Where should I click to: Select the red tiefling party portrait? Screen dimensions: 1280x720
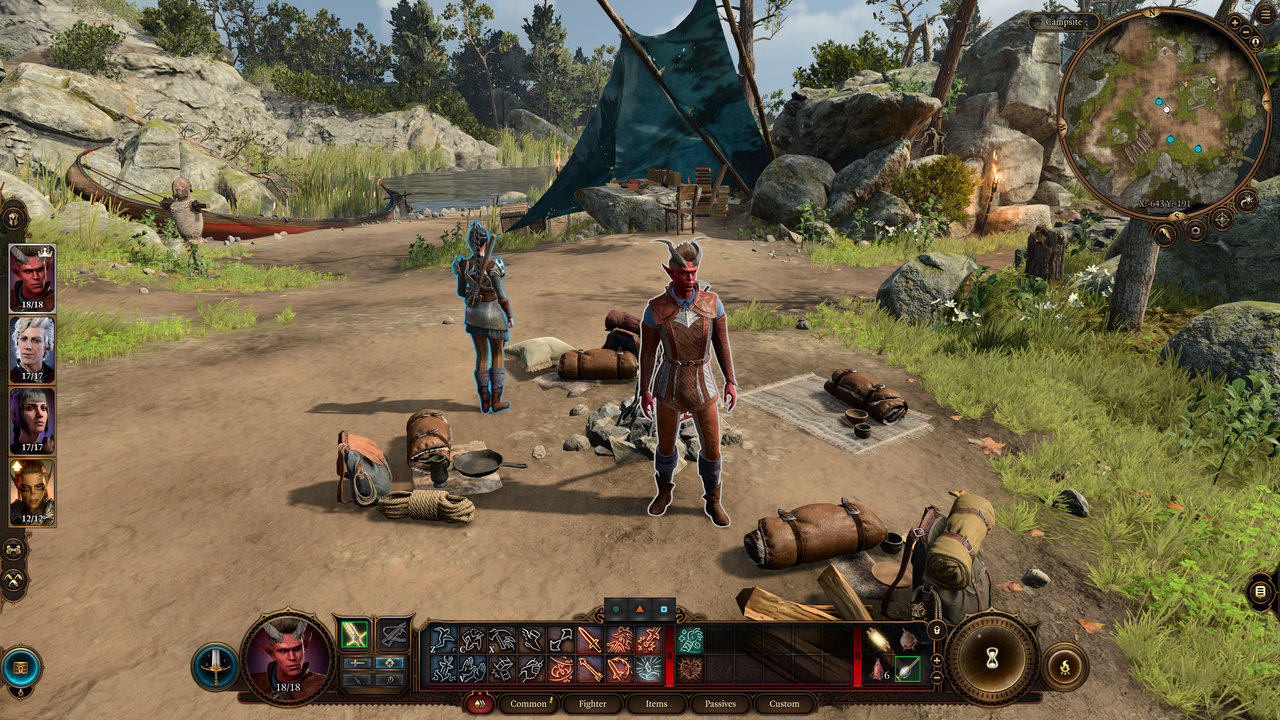[32, 278]
